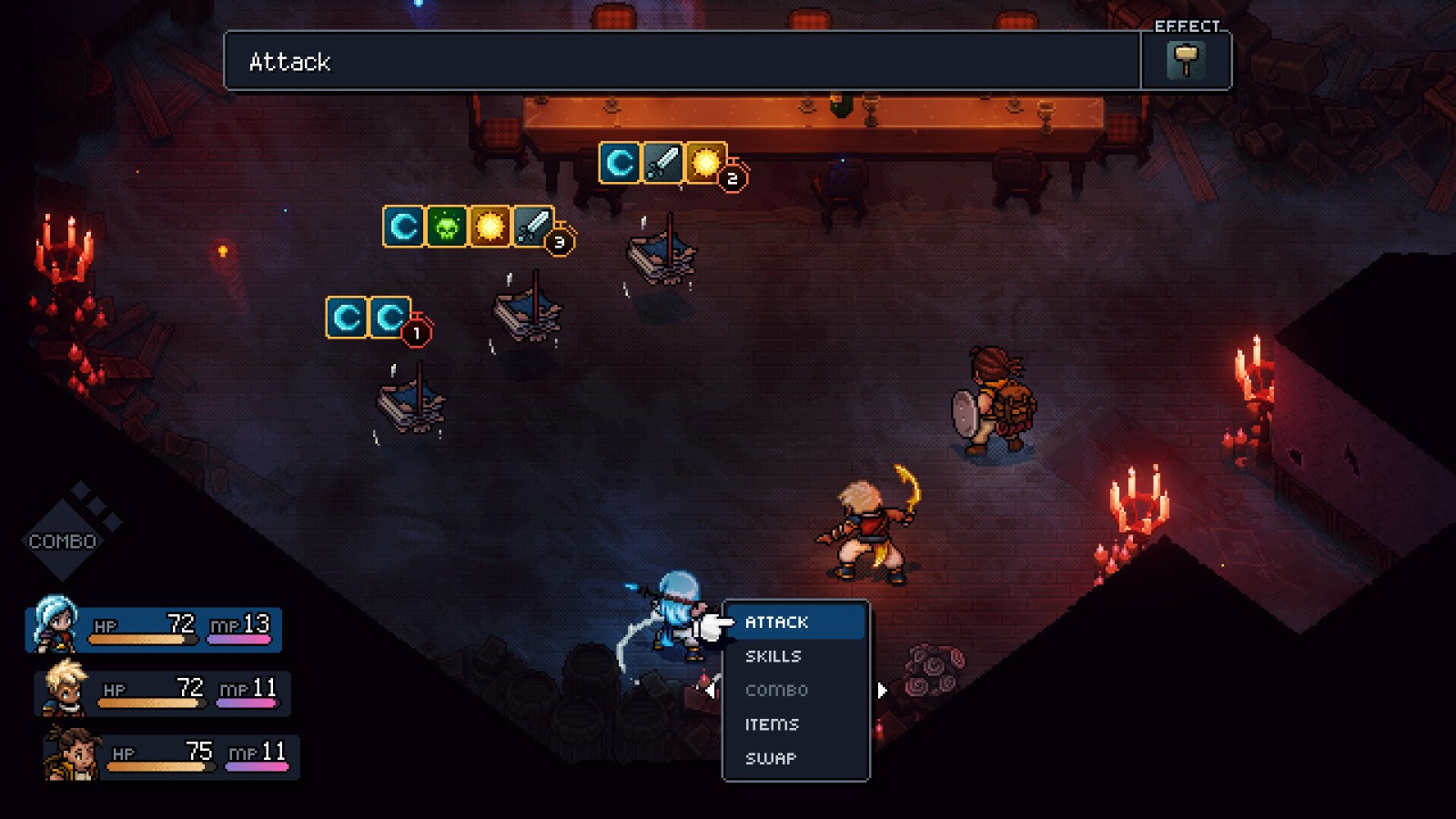Screen dimensions: 1456x819
Task: Click the Attack action bar at the top
Action: (682, 62)
